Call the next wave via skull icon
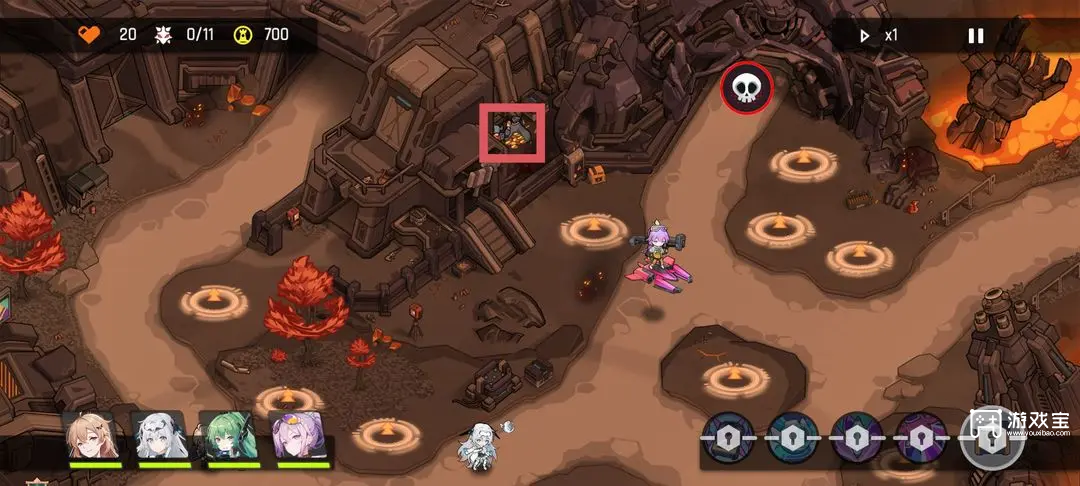Viewport: 1080px width, 486px height. [746, 88]
